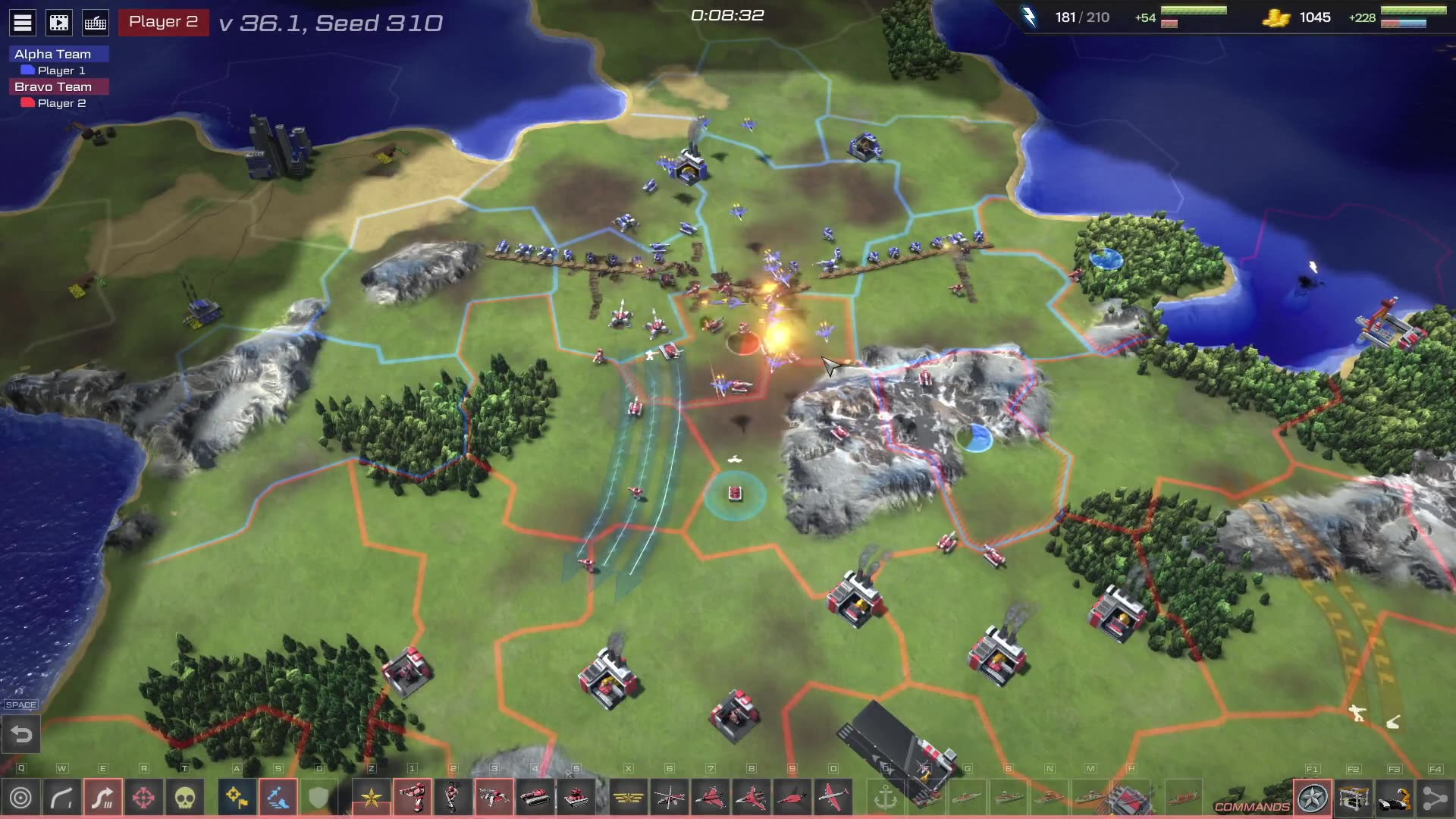Select the helicopter unit type
This screenshot has height=819, width=1456.
click(670, 798)
